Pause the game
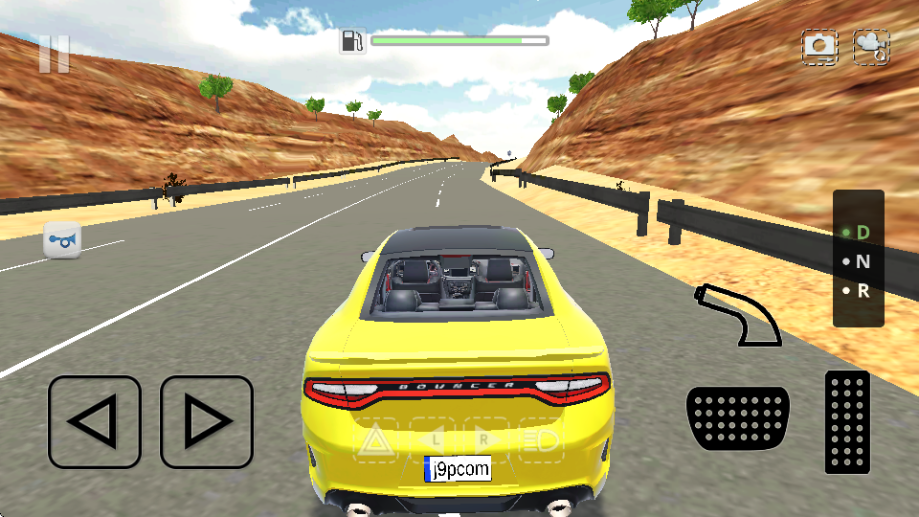Viewport: 919px width, 517px height. click(54, 54)
